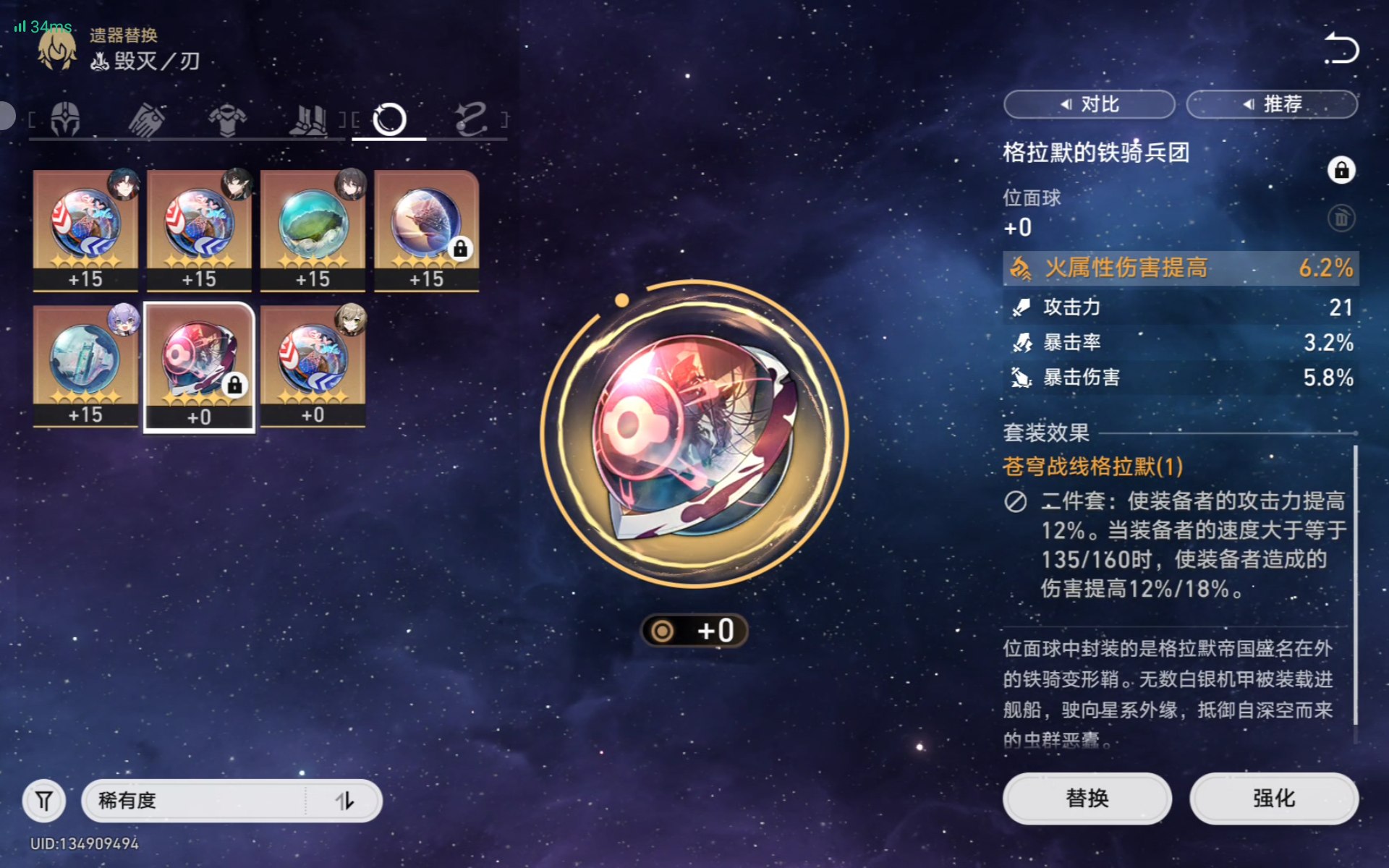Image resolution: width=1389 pixels, height=868 pixels.
Task: Toggle the sort order ascending/descending icon
Action: pos(347,801)
